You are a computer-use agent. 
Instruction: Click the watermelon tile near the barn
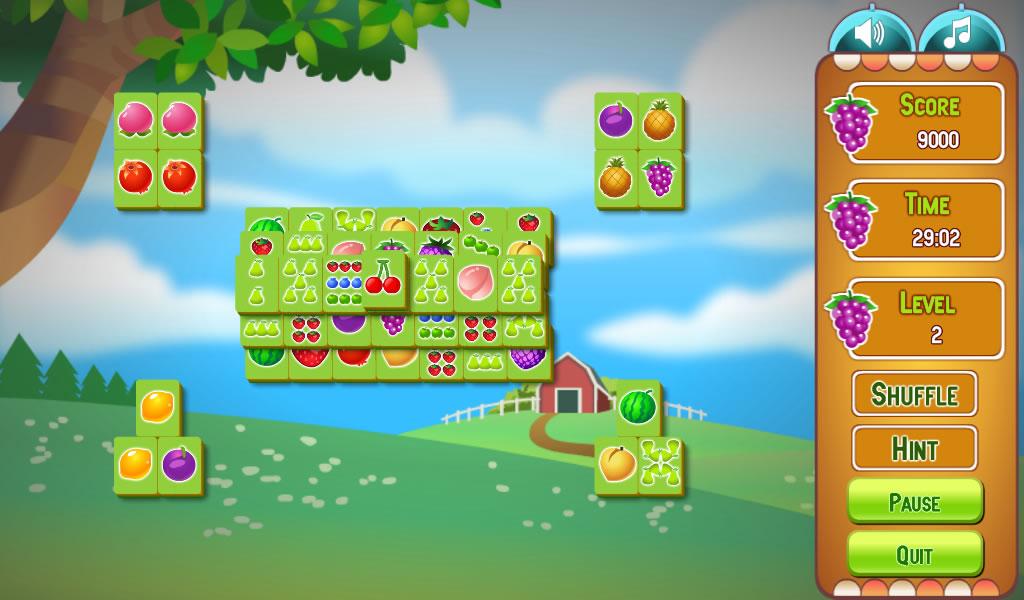point(638,406)
